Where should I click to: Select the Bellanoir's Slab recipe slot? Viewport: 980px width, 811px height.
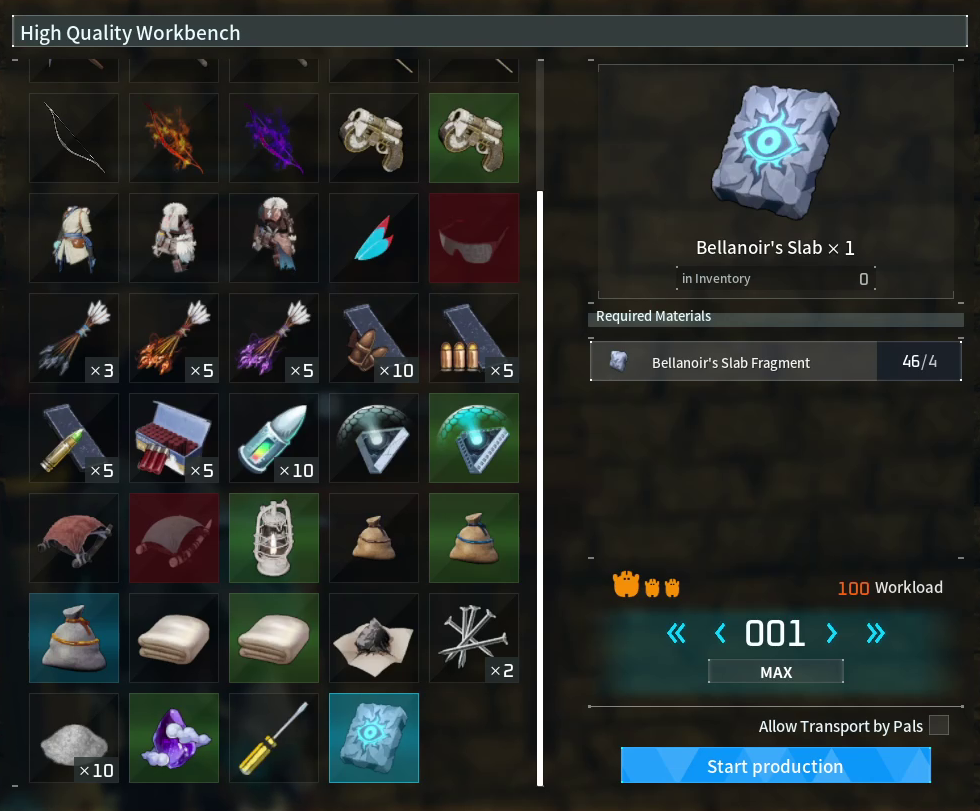tap(374, 738)
